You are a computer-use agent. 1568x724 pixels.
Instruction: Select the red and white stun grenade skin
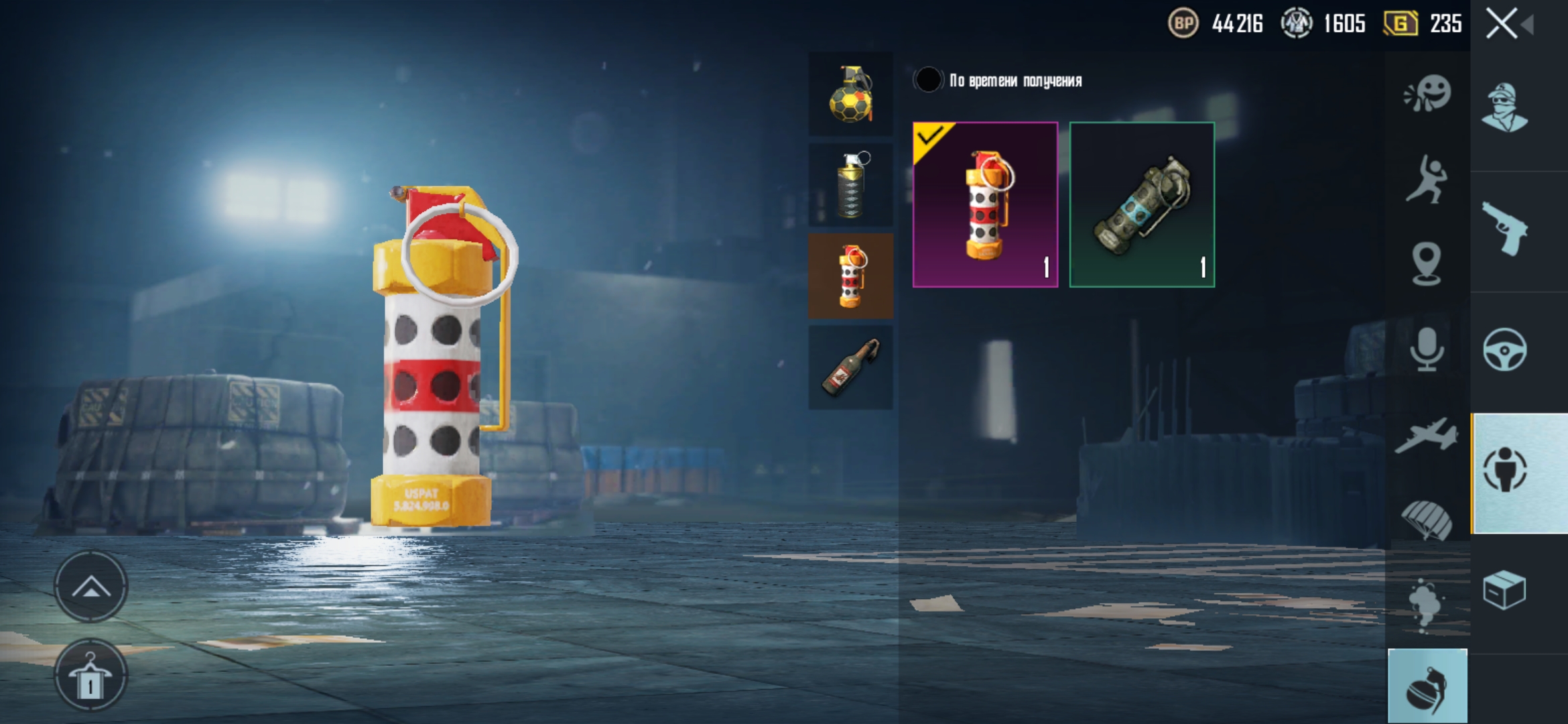985,205
